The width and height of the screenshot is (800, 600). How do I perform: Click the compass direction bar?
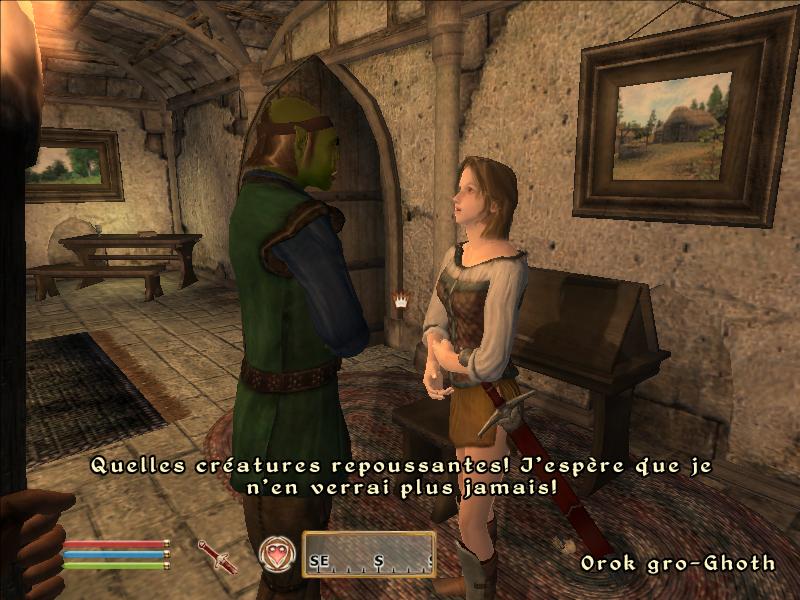[369, 554]
